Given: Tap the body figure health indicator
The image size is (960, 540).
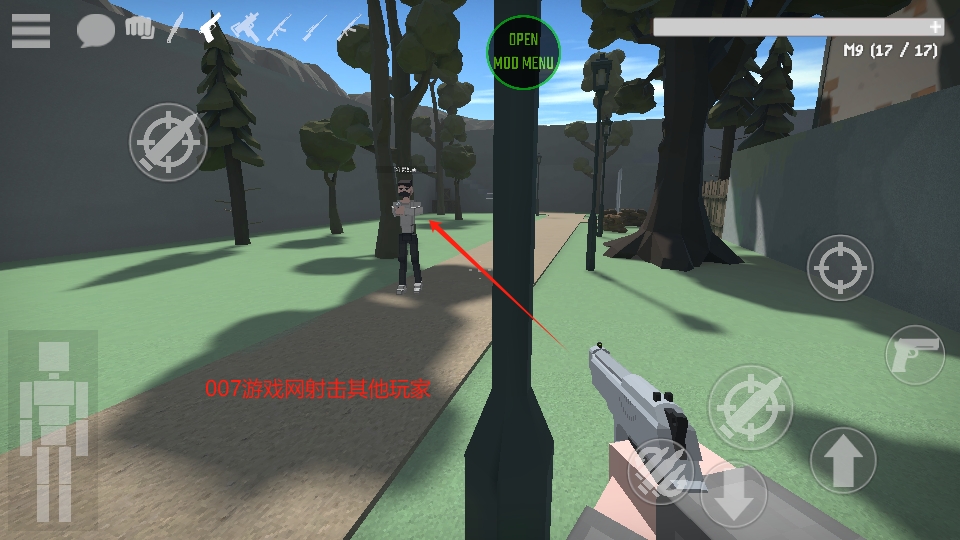Looking at the screenshot, I should coord(53,427).
